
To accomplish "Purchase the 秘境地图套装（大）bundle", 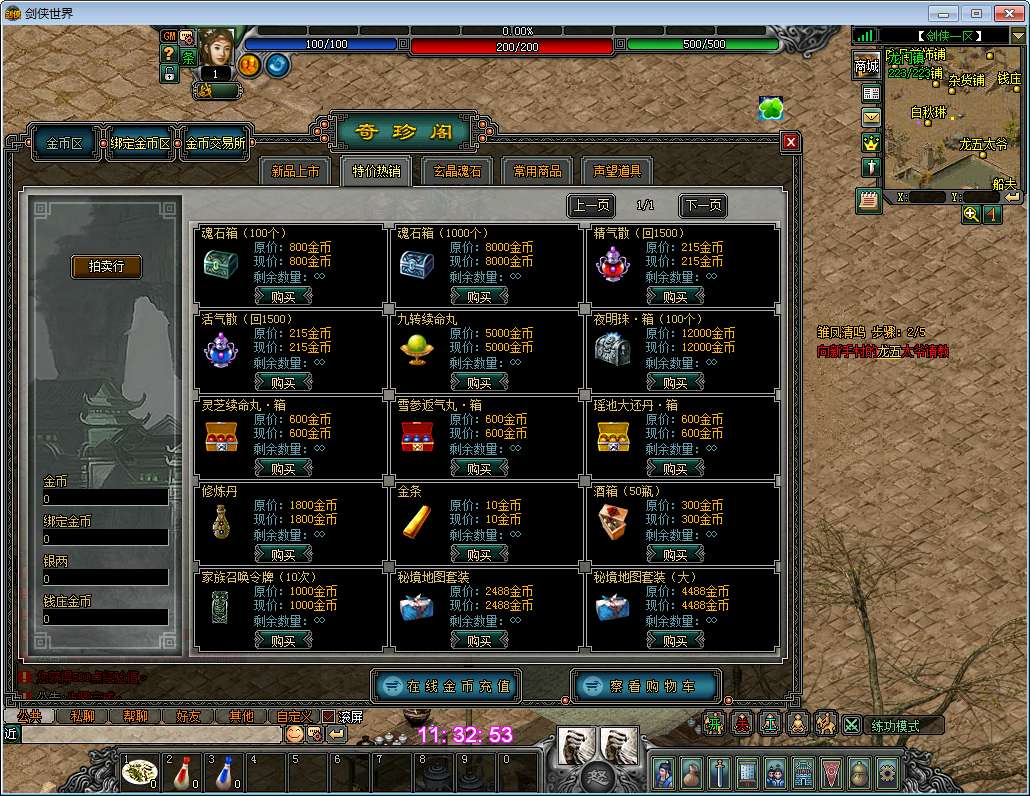I will pyautogui.click(x=675, y=640).
